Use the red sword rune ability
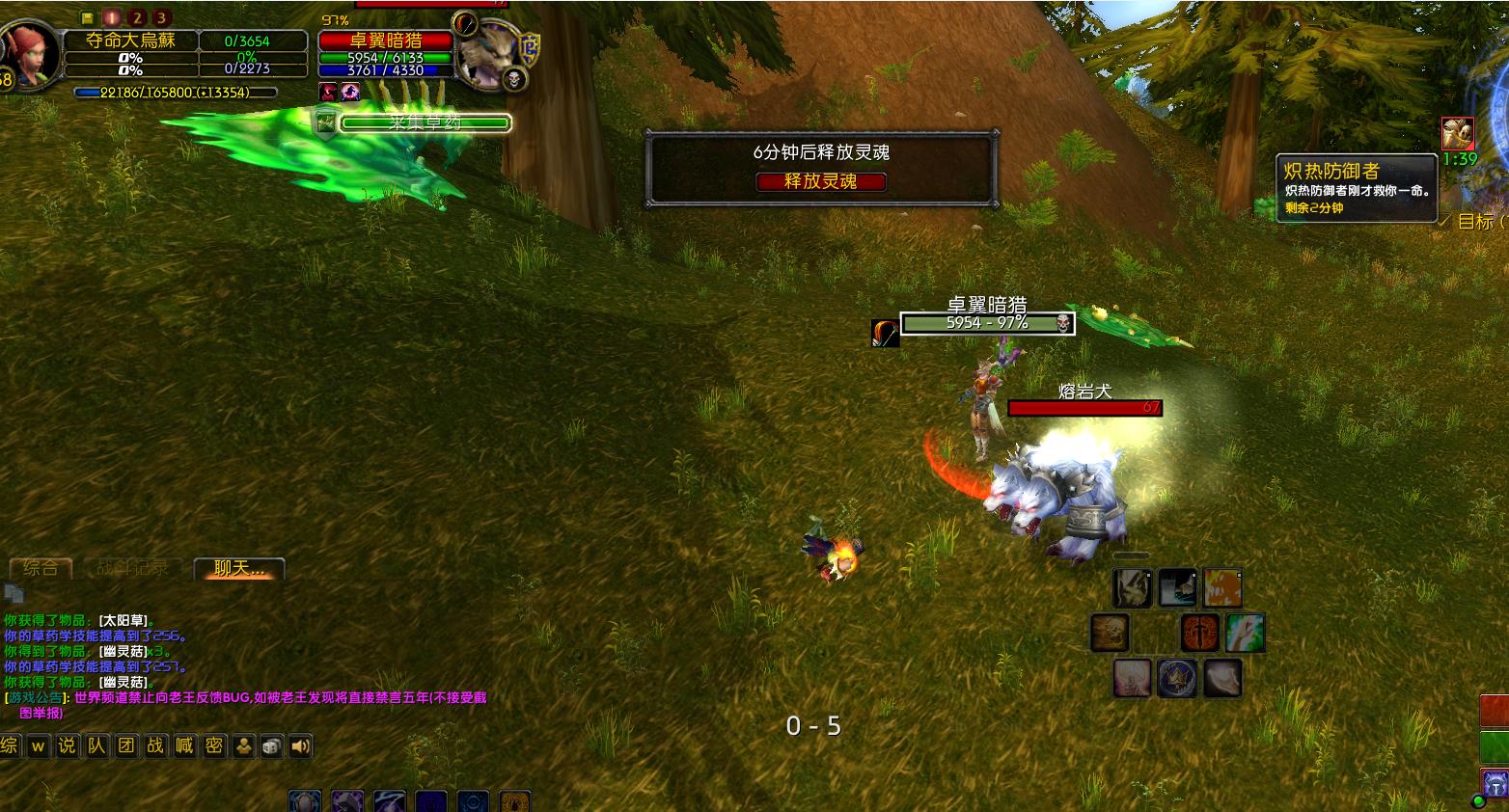This screenshot has width=1509, height=812. (1200, 634)
